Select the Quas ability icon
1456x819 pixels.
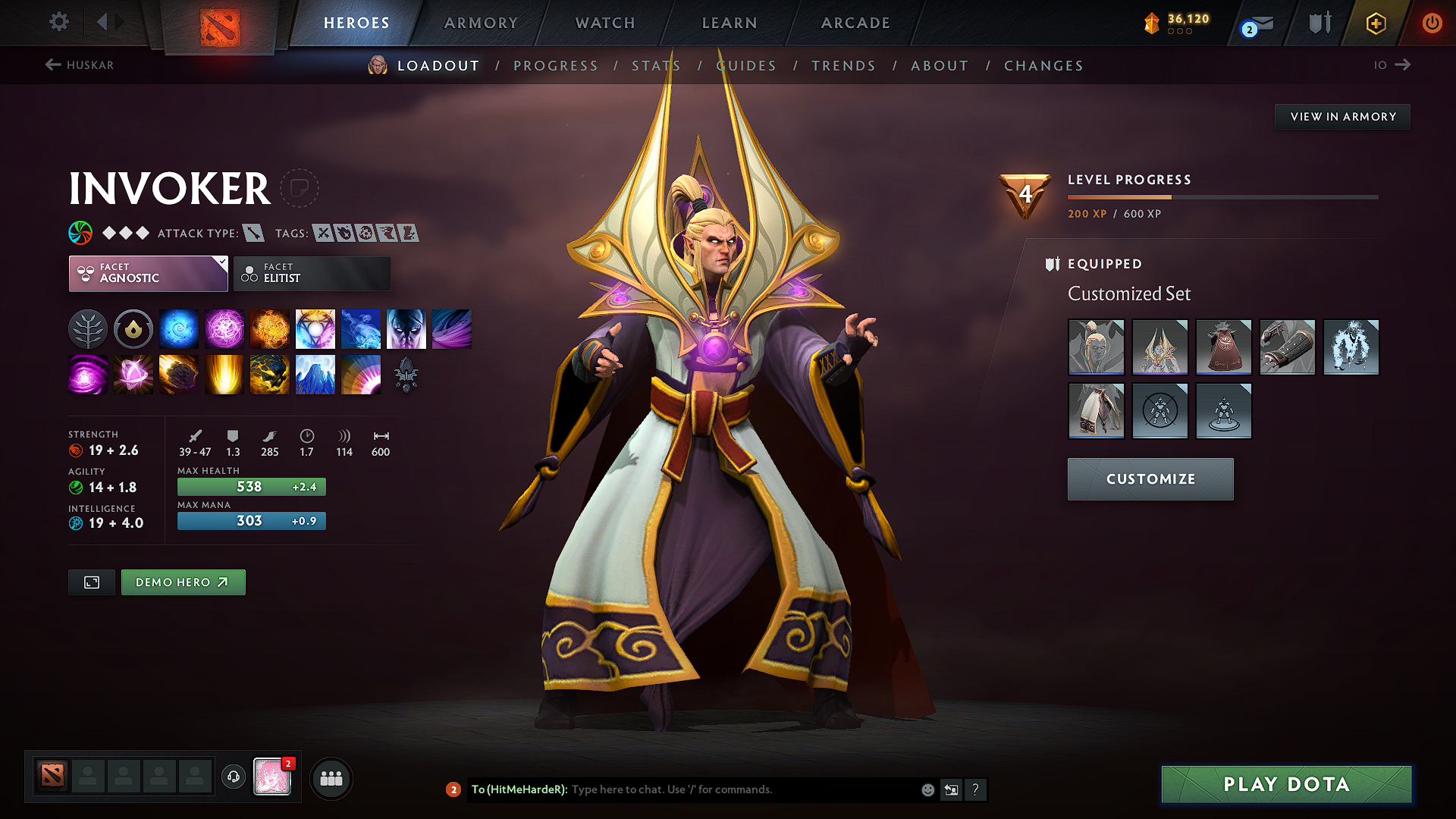click(x=179, y=328)
